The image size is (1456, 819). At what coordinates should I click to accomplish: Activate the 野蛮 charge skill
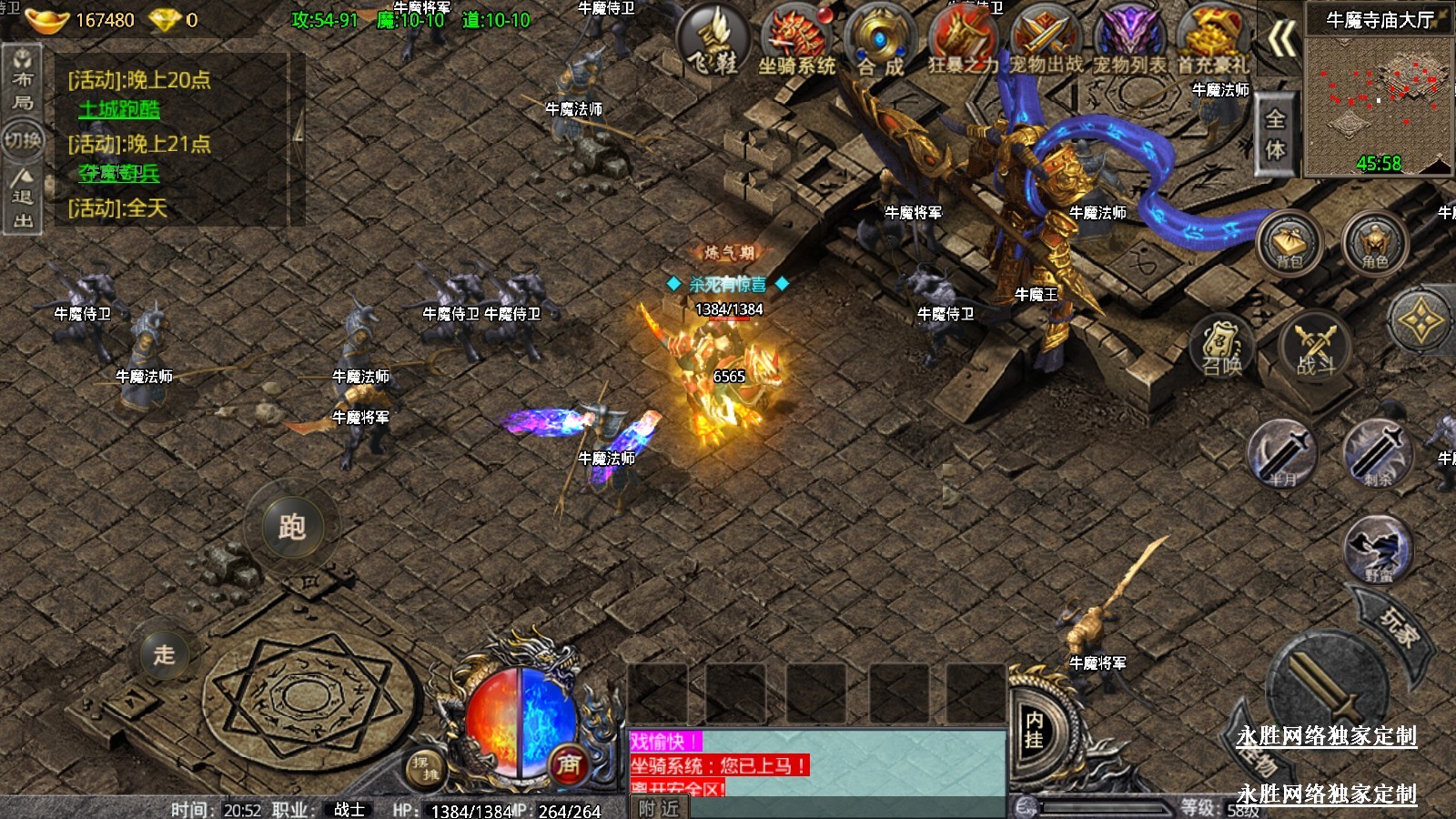coord(1378,550)
